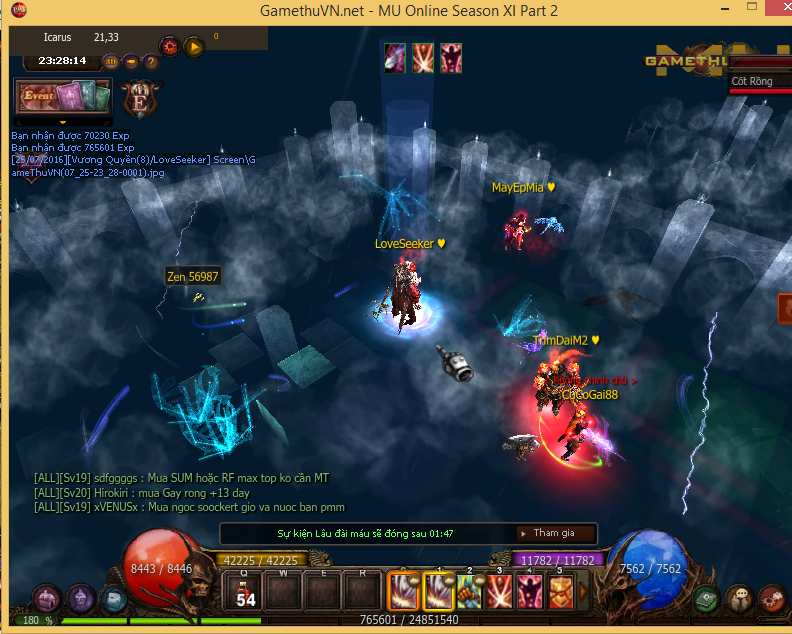The image size is (792, 634).
Task: Click the orange play arrow button
Action: tap(194, 45)
